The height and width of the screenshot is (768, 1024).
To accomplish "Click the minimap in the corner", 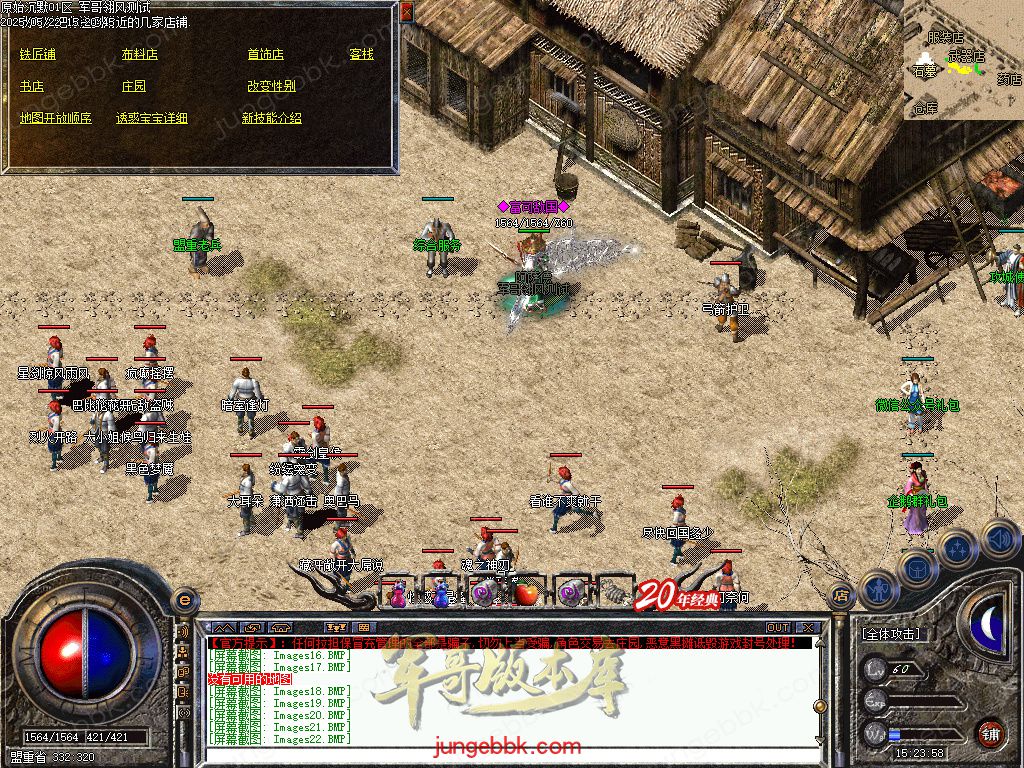I will (963, 60).
